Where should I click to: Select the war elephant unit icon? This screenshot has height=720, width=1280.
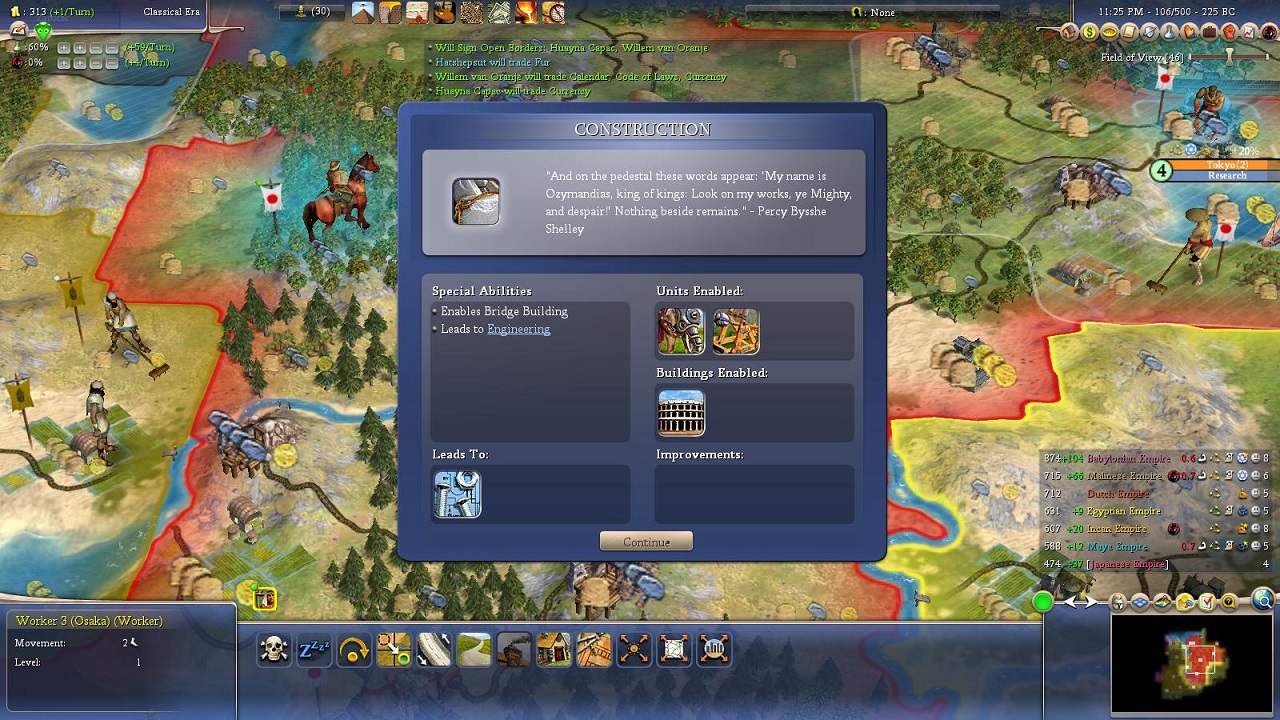(x=681, y=331)
